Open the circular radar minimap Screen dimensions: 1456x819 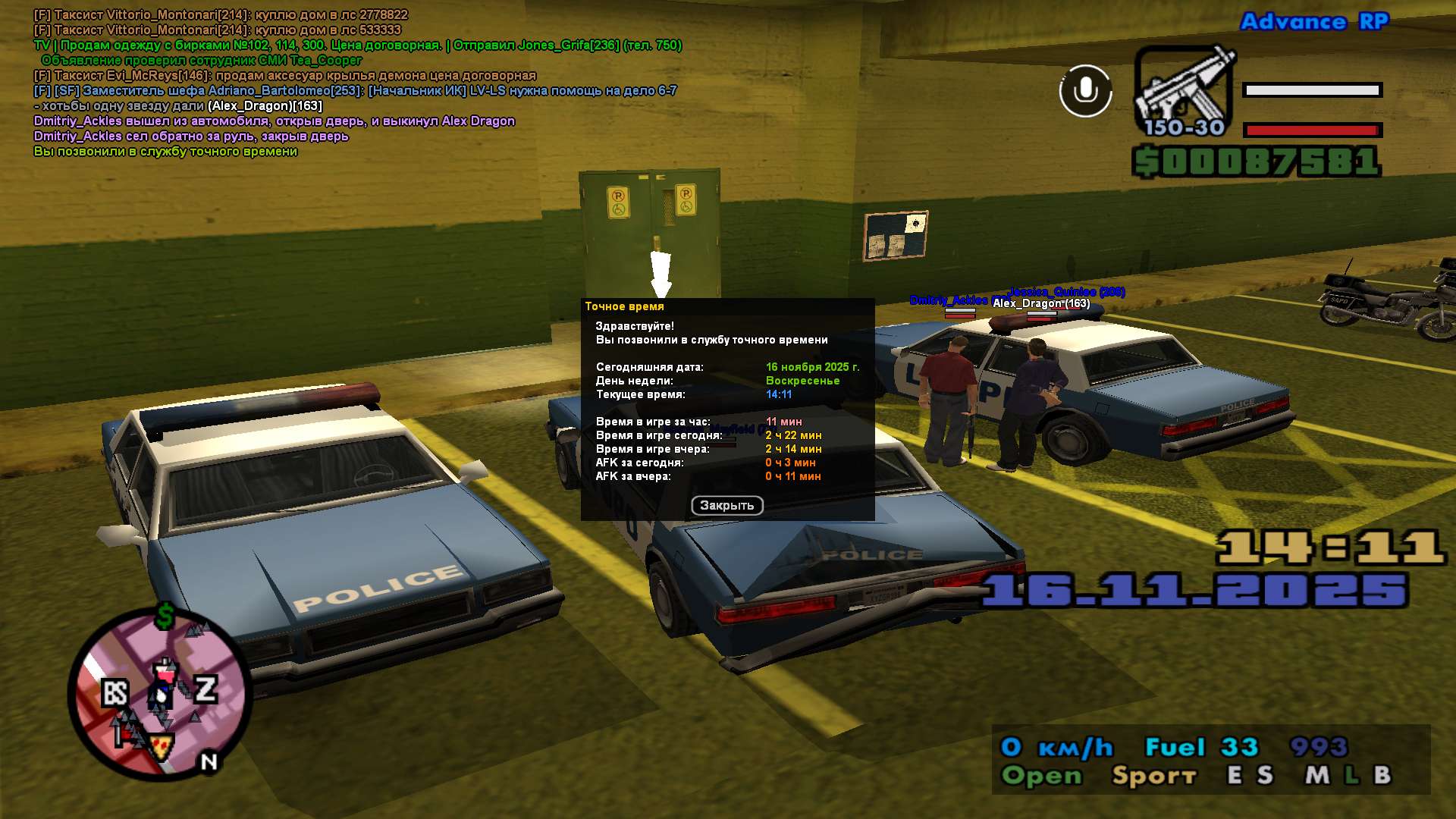pos(160,694)
